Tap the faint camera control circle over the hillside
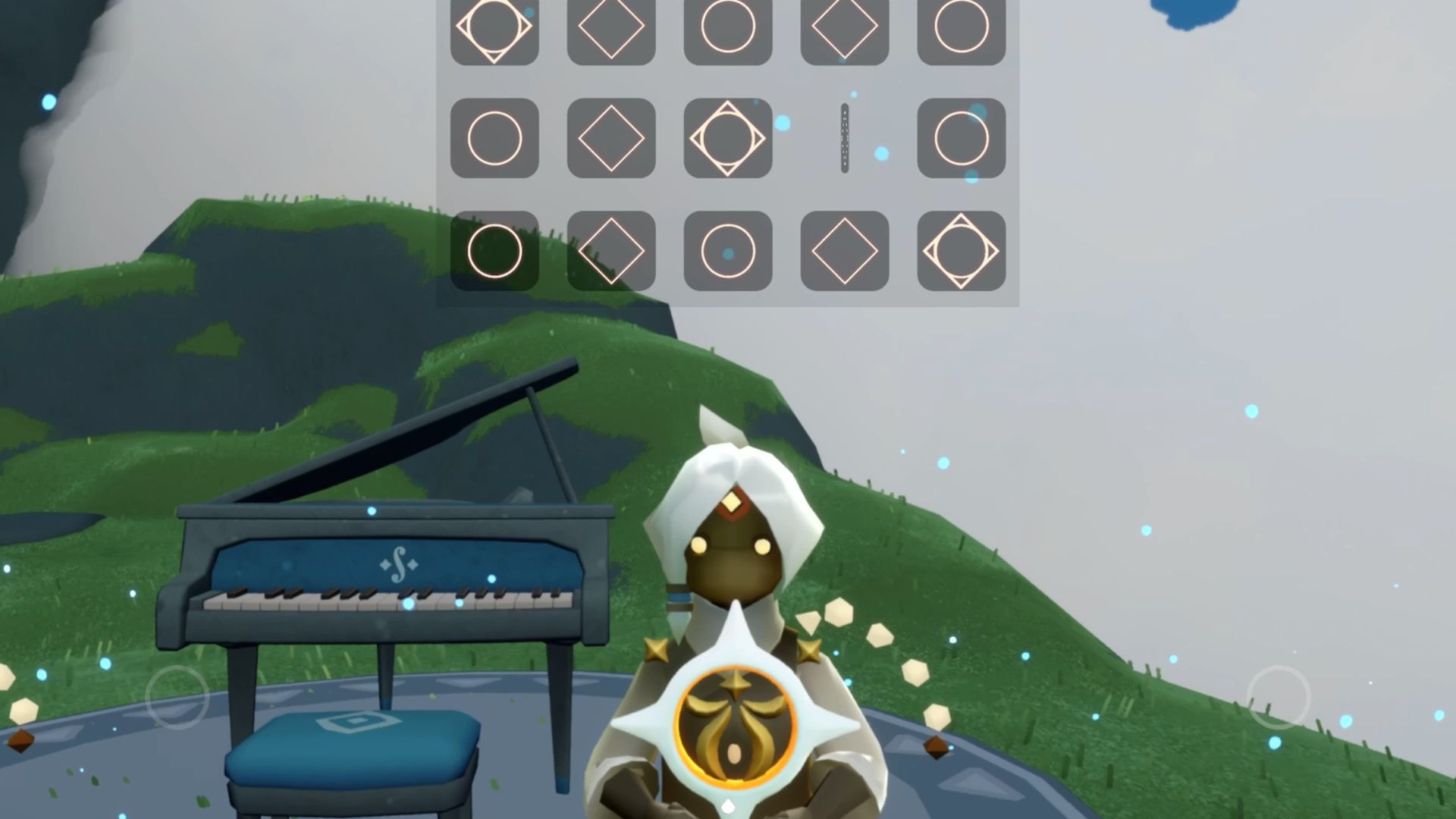The width and height of the screenshot is (1456, 819). pos(1279,697)
